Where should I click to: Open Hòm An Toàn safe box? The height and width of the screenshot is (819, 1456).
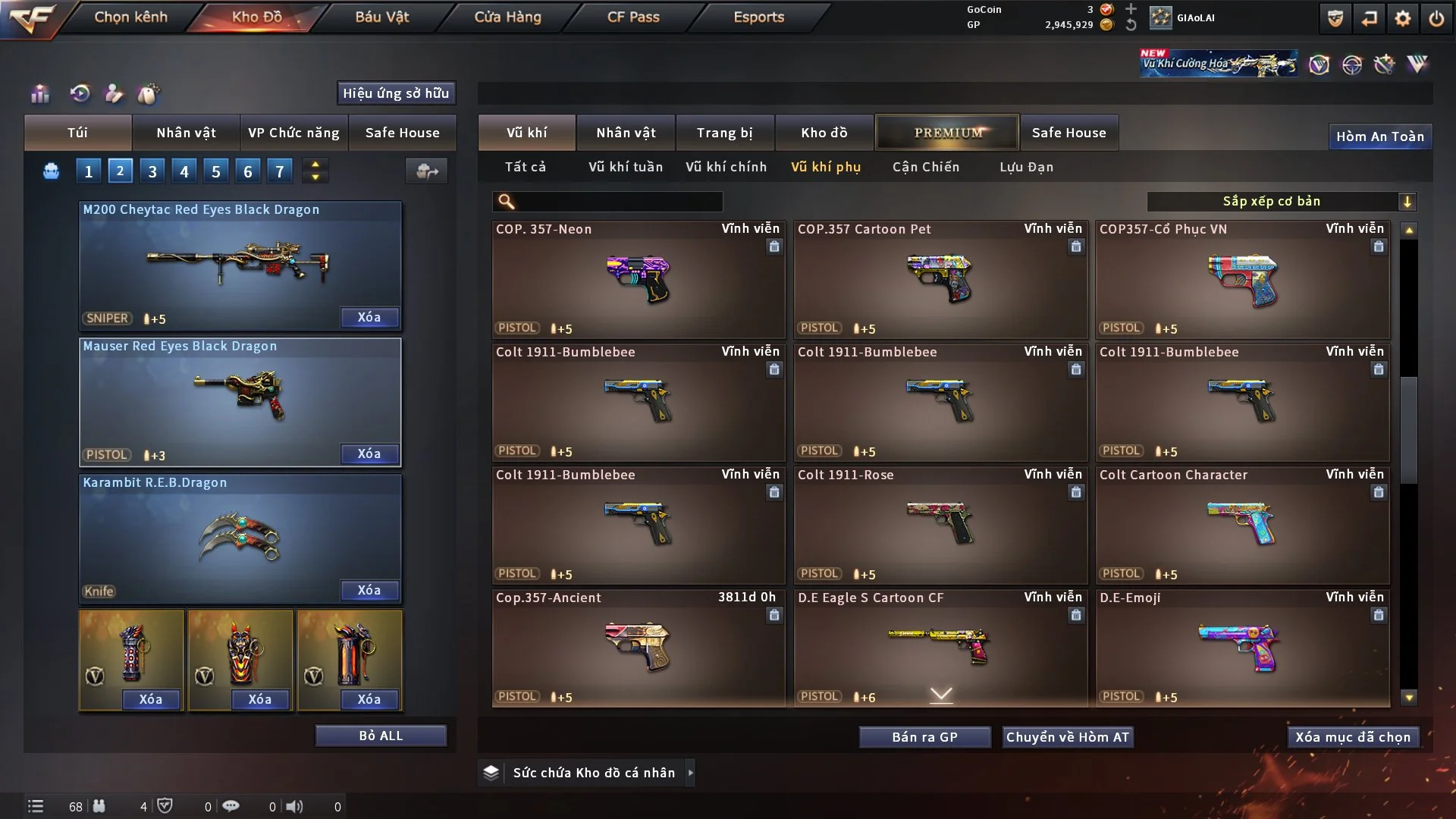(x=1379, y=136)
